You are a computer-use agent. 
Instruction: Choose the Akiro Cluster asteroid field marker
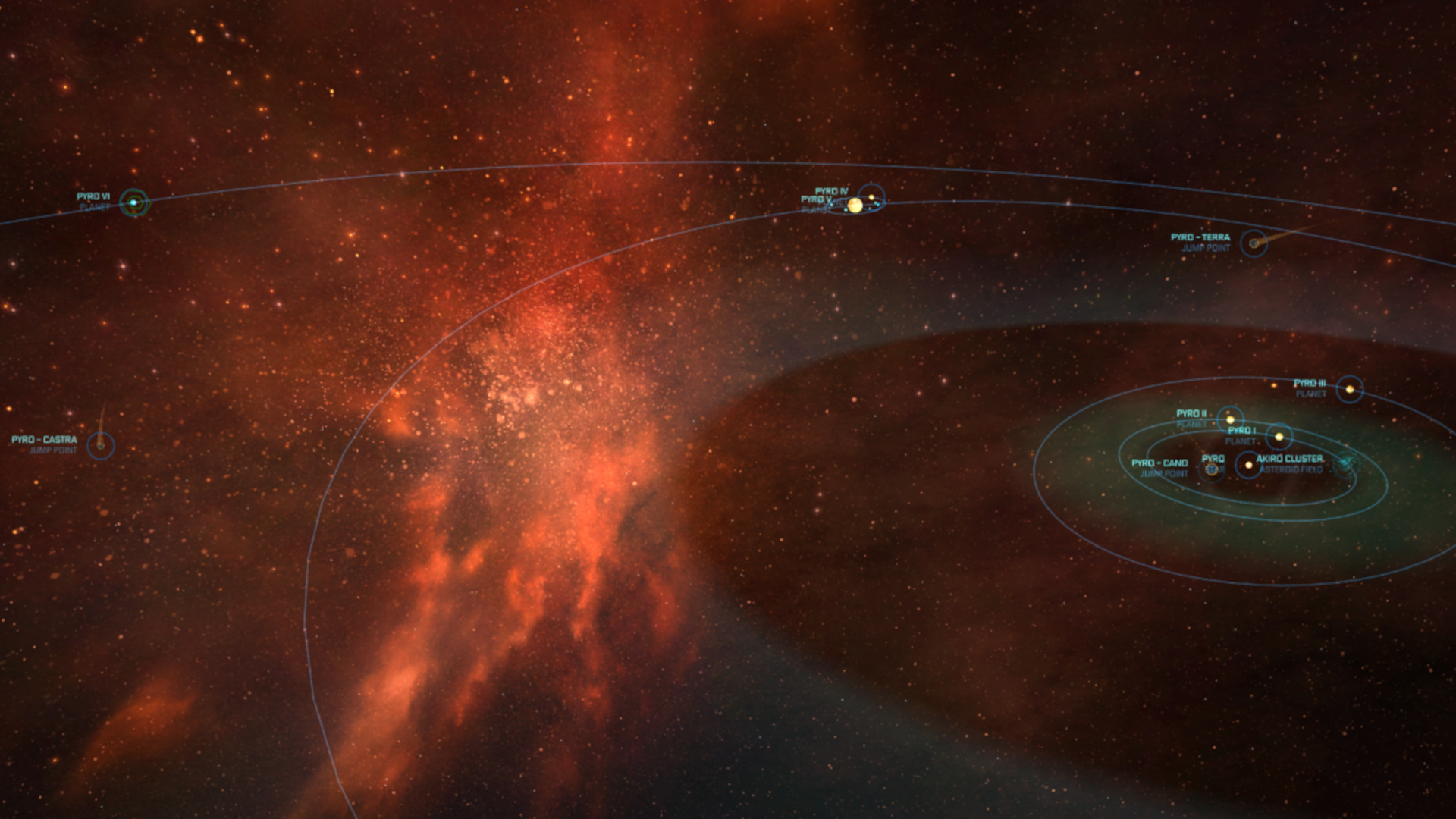pyautogui.click(x=1346, y=463)
